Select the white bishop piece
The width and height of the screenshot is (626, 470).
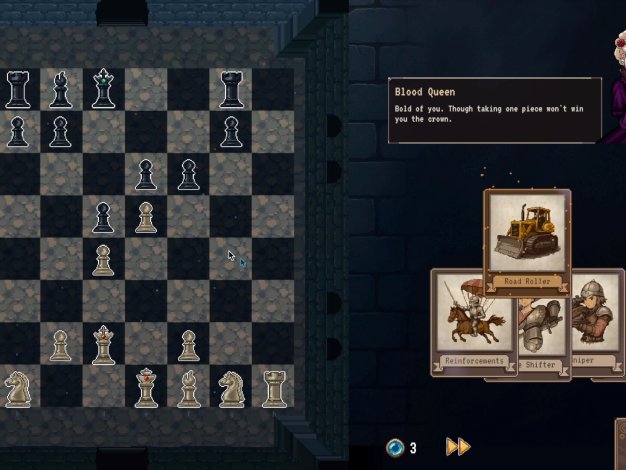[188, 388]
